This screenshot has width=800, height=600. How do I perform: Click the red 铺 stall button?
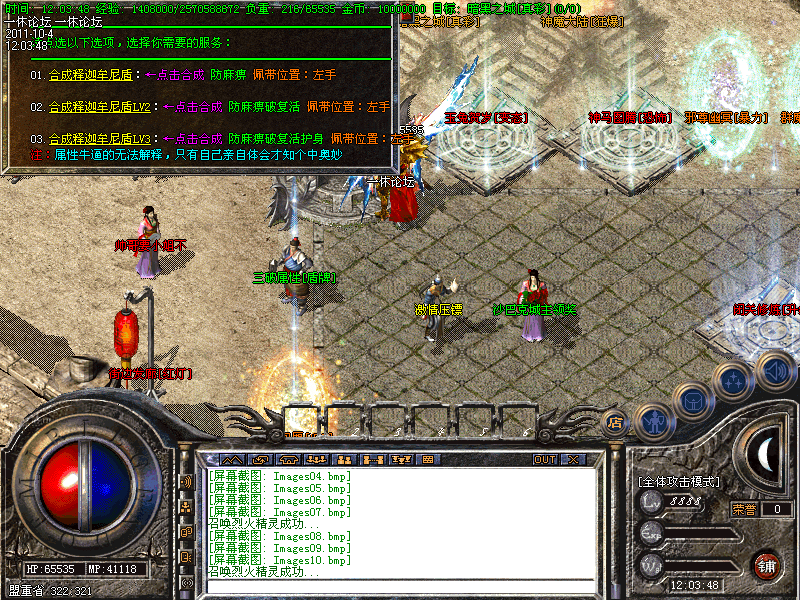(767, 565)
